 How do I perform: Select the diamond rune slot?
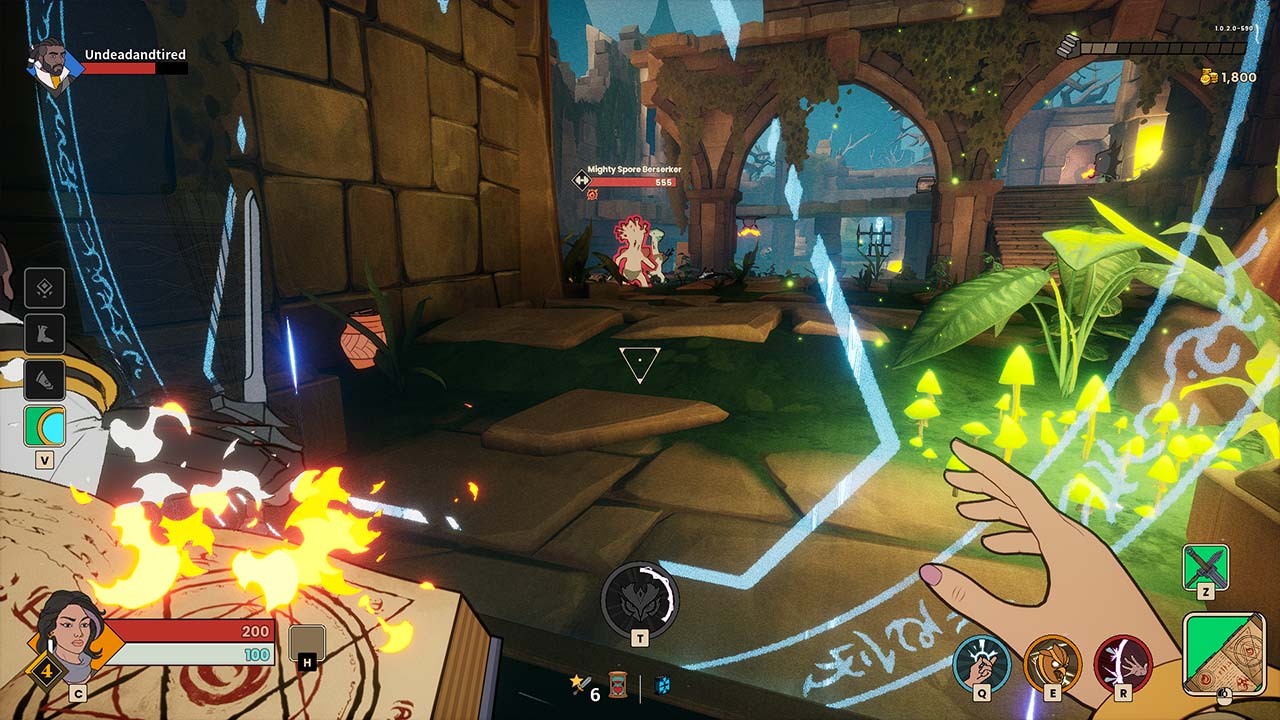point(45,288)
